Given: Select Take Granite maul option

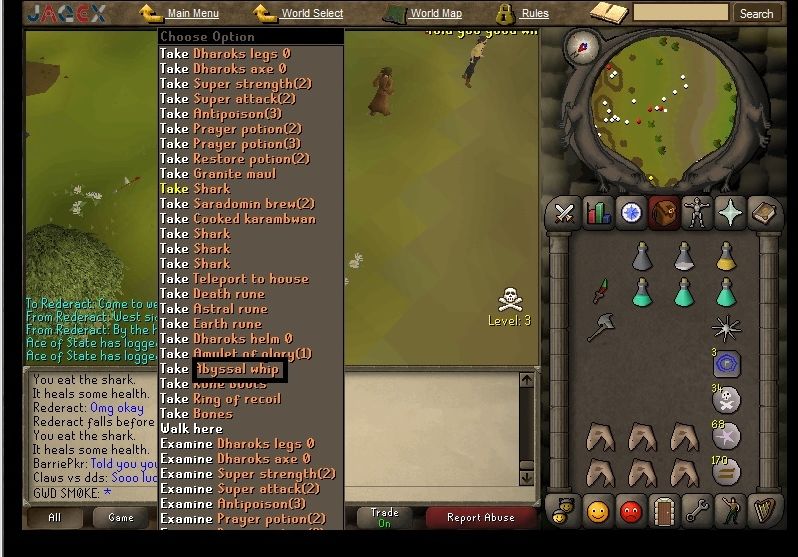Looking at the screenshot, I should (x=218, y=174).
